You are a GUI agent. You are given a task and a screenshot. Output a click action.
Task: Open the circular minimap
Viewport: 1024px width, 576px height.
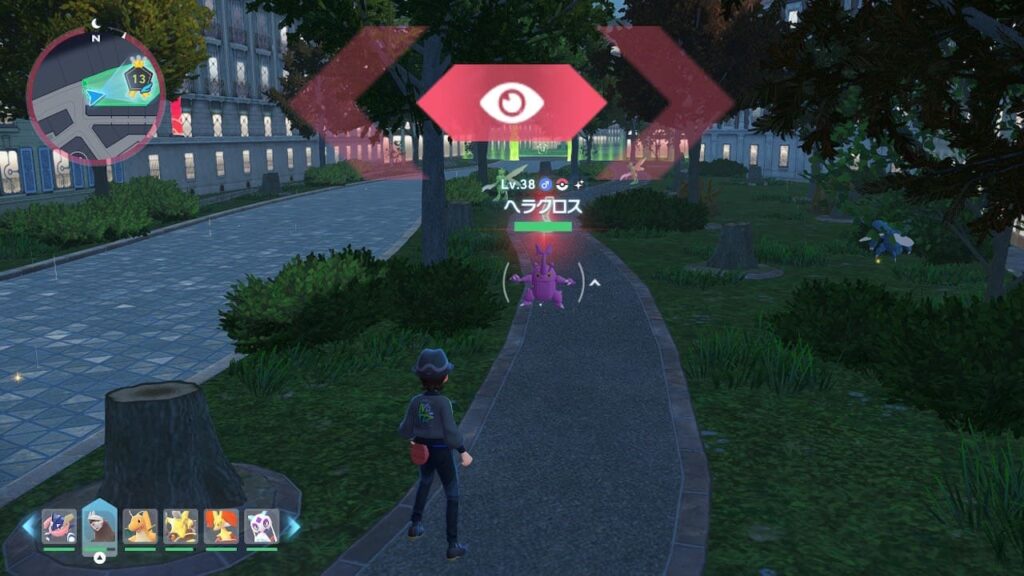coord(96,96)
